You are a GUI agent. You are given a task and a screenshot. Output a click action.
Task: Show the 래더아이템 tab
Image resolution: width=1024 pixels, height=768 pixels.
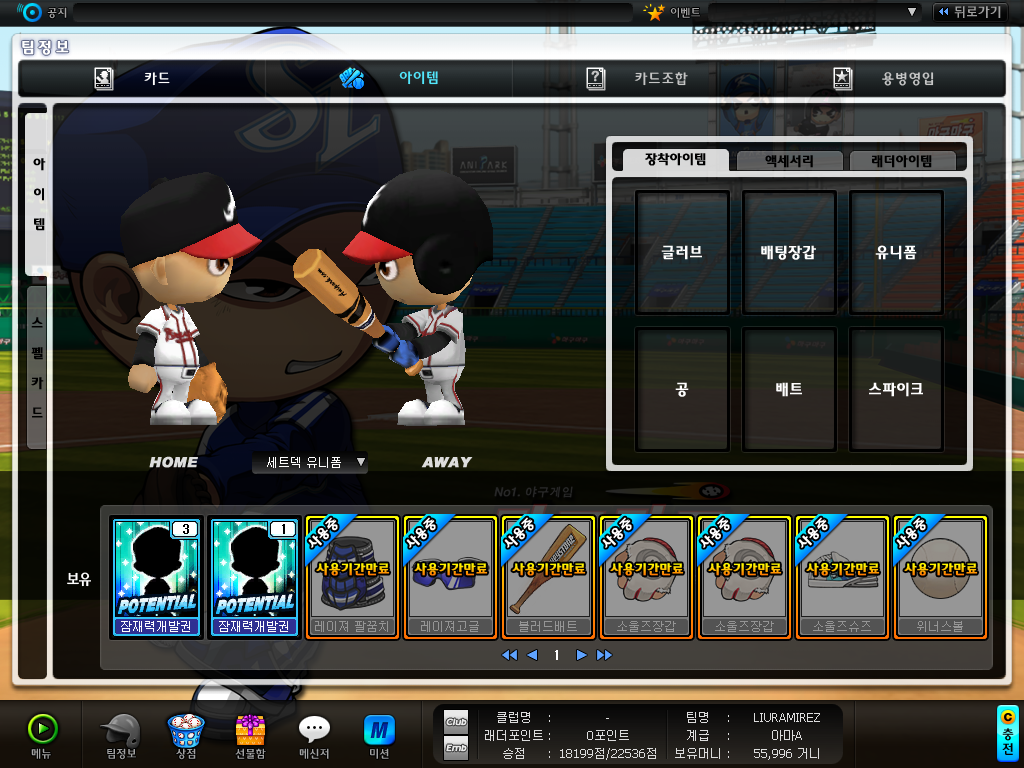click(902, 160)
